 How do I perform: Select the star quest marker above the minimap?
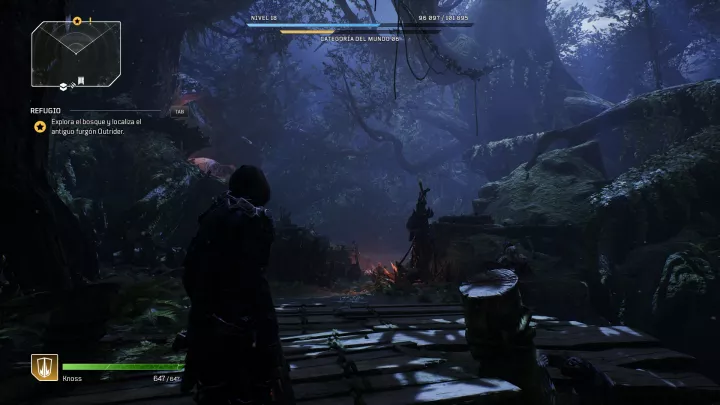click(x=77, y=20)
